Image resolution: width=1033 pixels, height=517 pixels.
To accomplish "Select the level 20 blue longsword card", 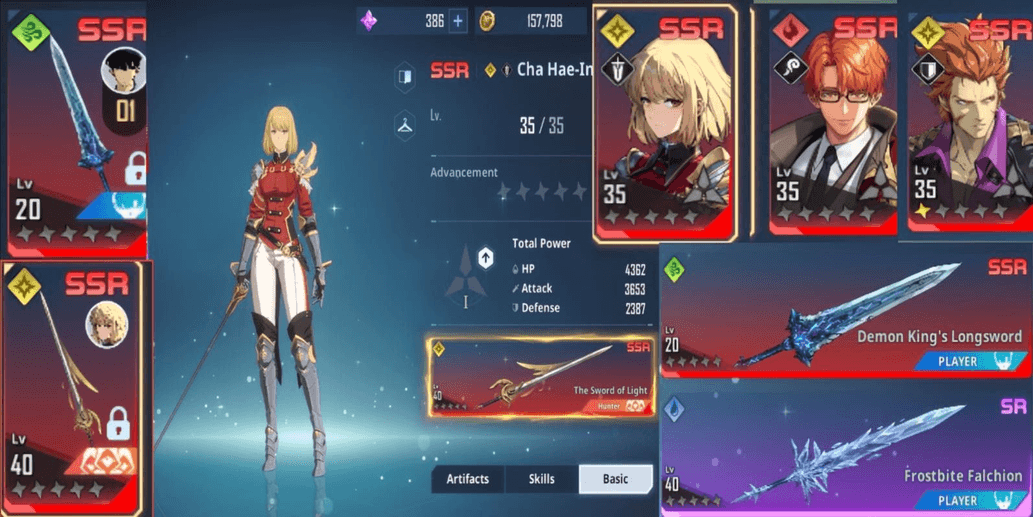I will tap(75, 130).
